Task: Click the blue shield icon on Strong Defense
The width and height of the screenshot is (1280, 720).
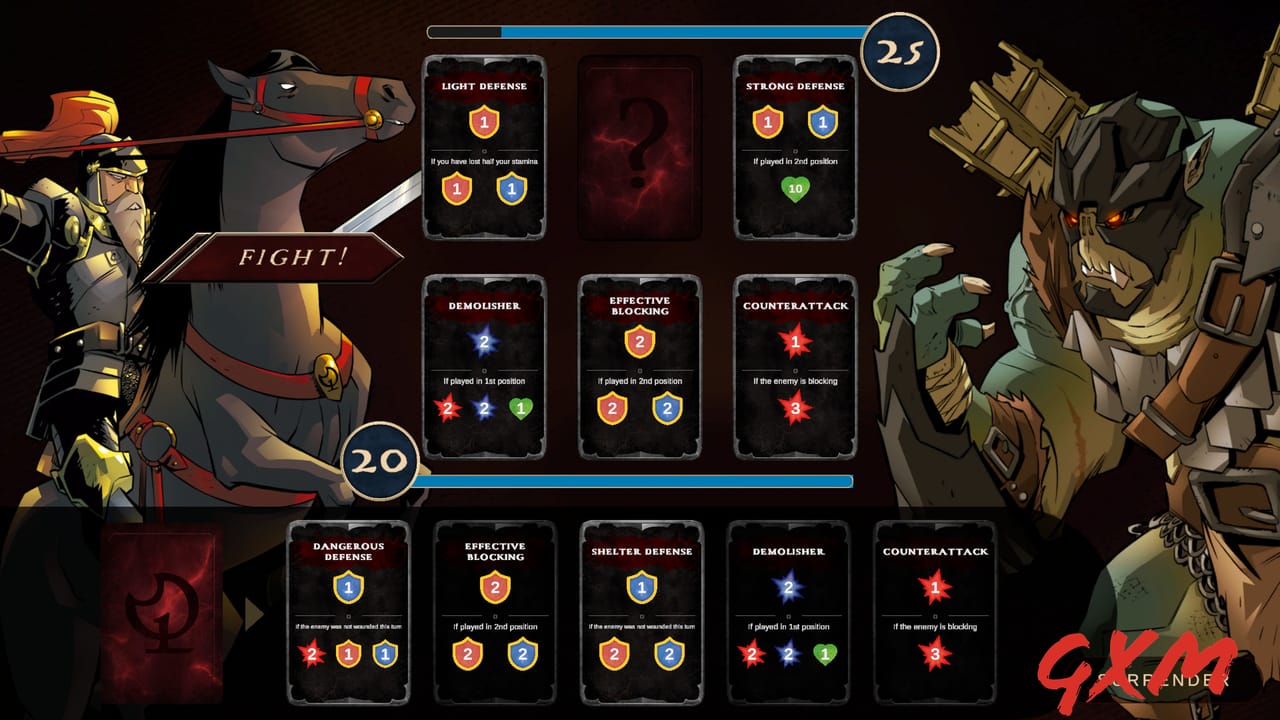Action: [822, 124]
